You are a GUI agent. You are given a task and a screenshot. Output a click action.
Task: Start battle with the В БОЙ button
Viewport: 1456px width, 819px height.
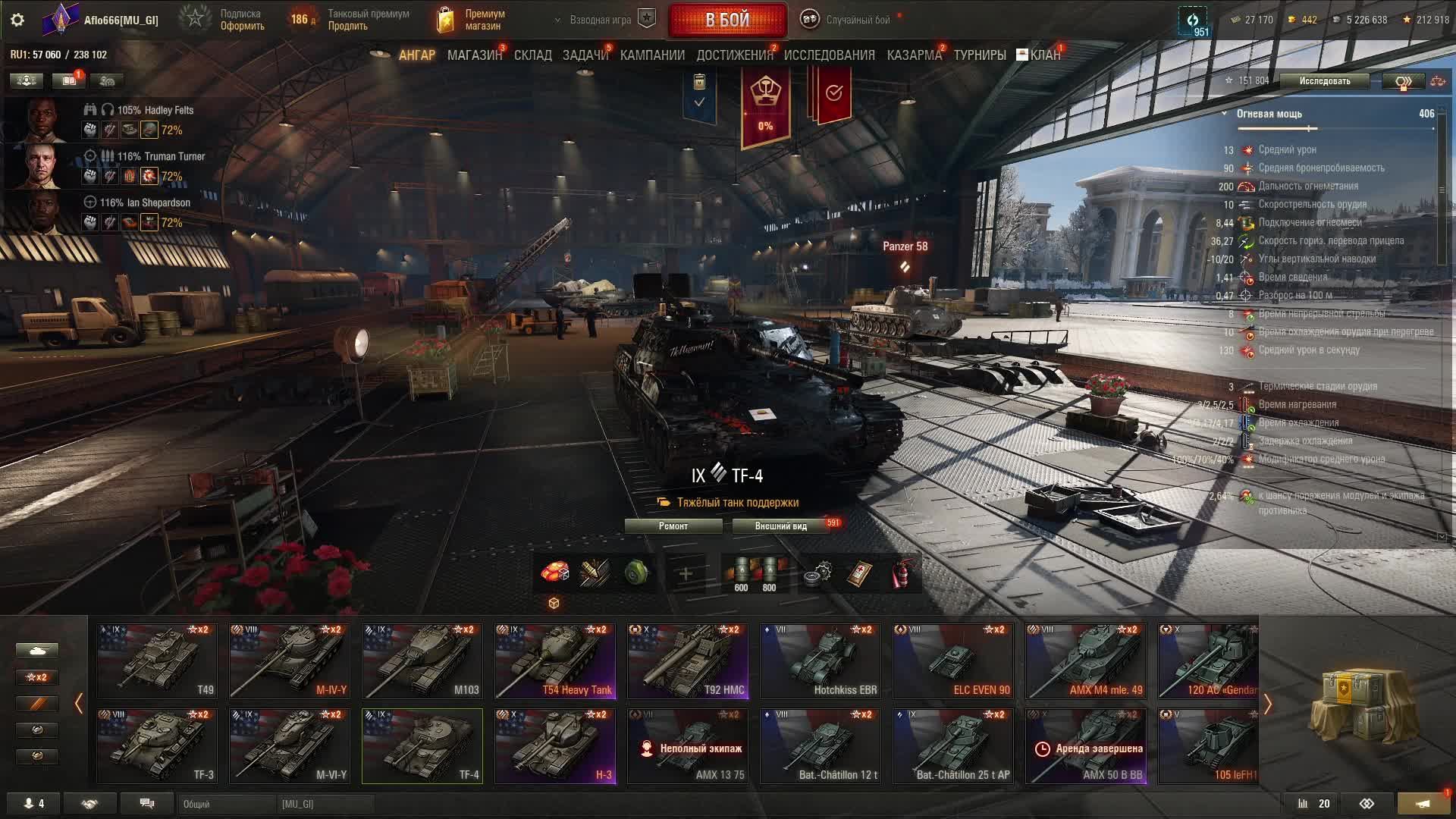click(x=727, y=20)
